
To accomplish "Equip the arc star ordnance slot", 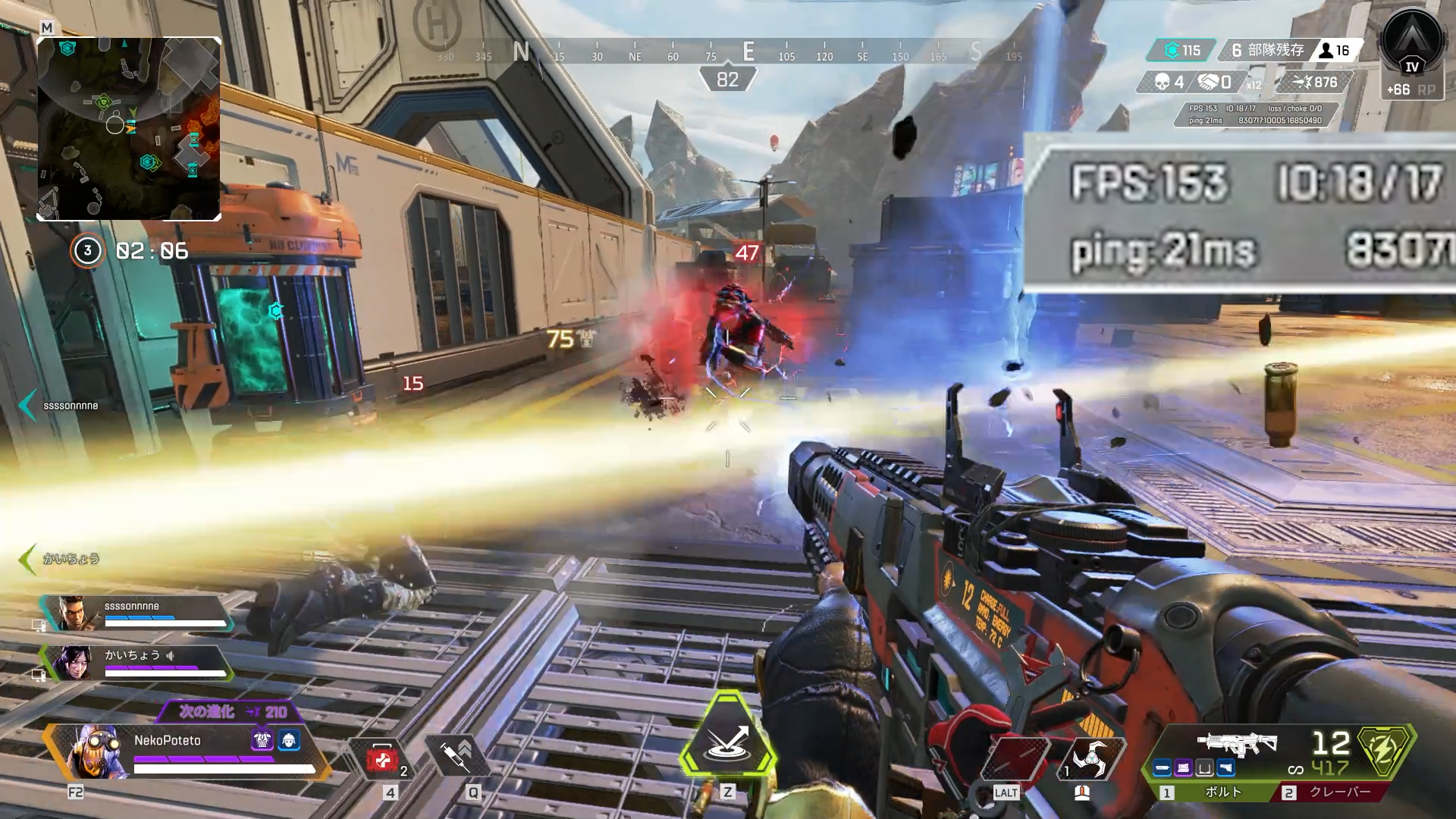I will pyautogui.click(x=1090, y=757).
